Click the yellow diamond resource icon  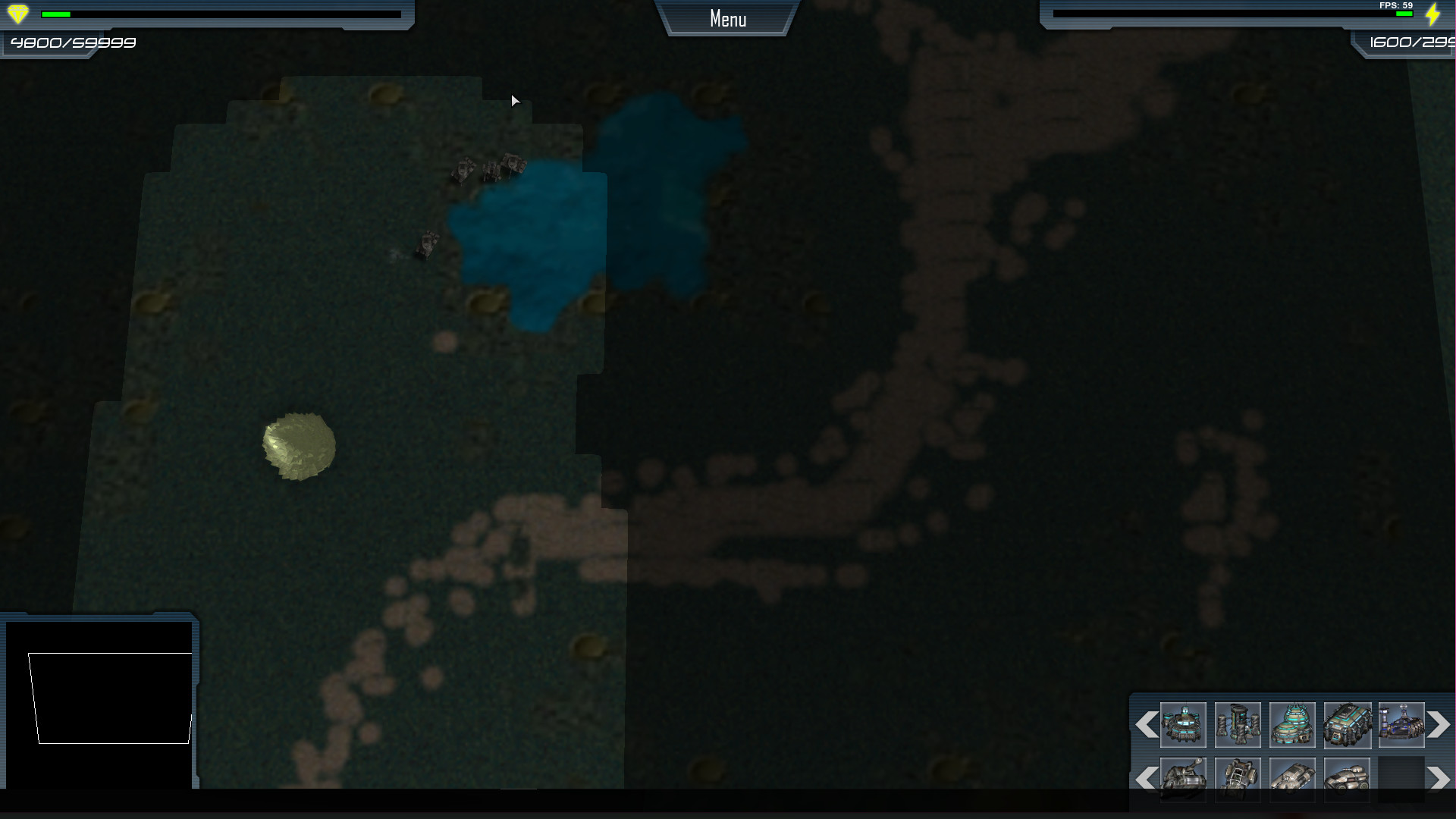(x=17, y=12)
